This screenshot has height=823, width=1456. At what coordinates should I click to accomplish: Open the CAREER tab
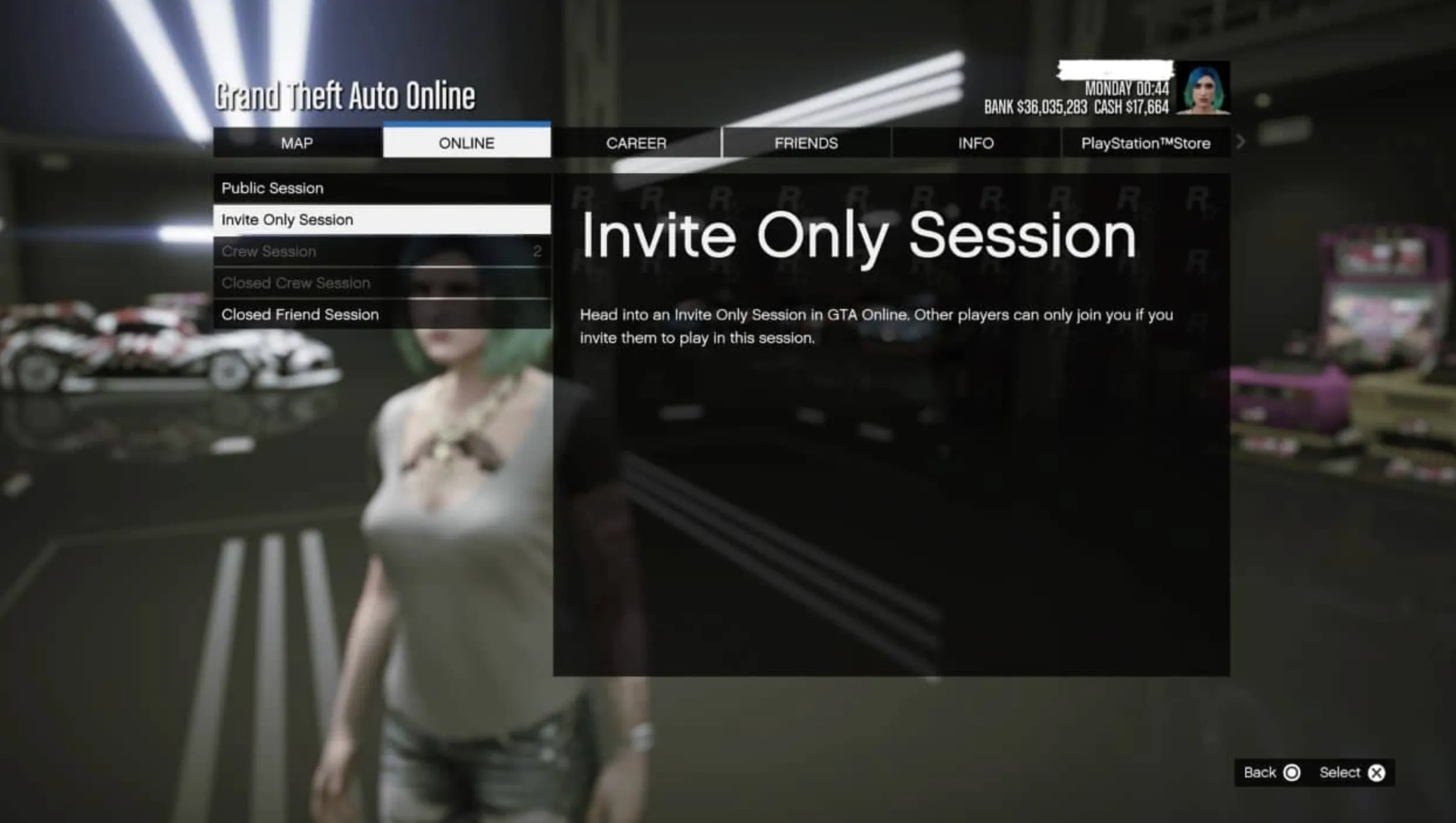[636, 143]
